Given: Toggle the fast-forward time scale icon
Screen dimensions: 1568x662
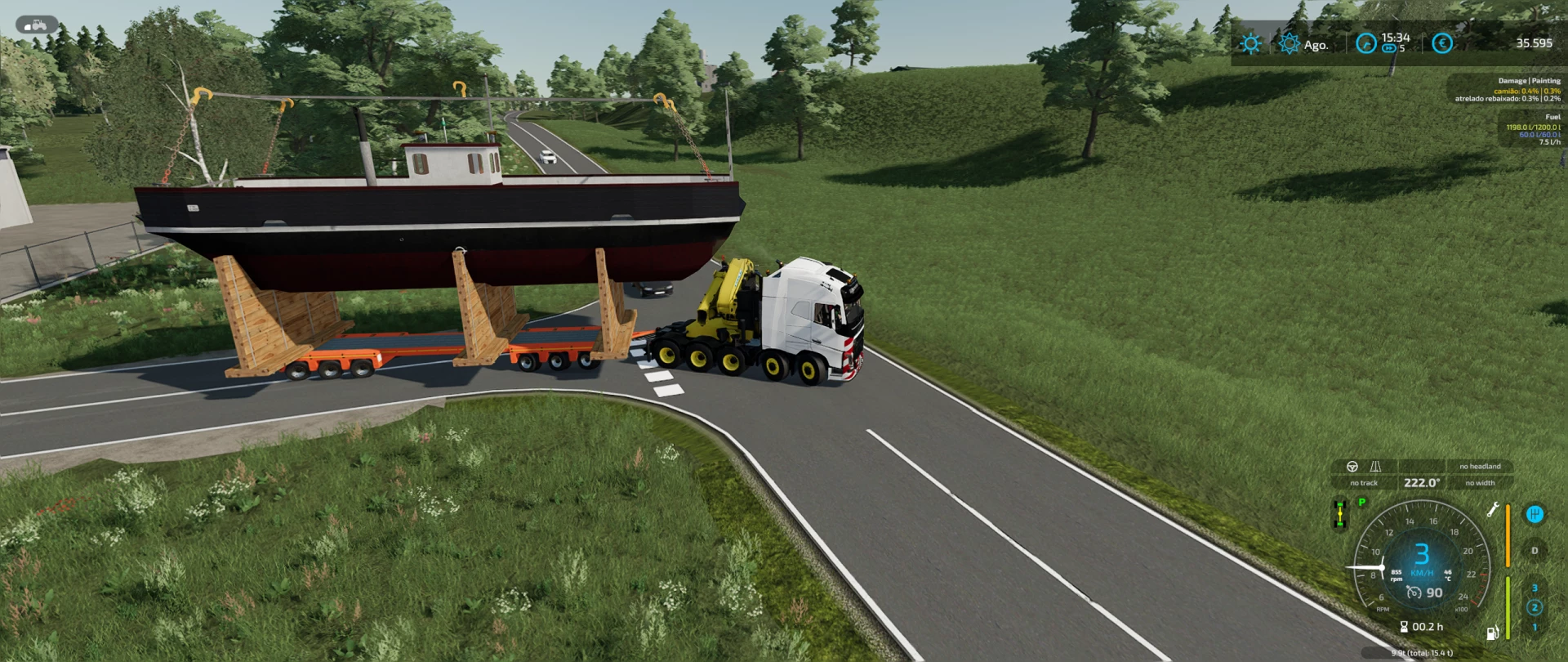Looking at the screenshot, I should [x=1388, y=48].
